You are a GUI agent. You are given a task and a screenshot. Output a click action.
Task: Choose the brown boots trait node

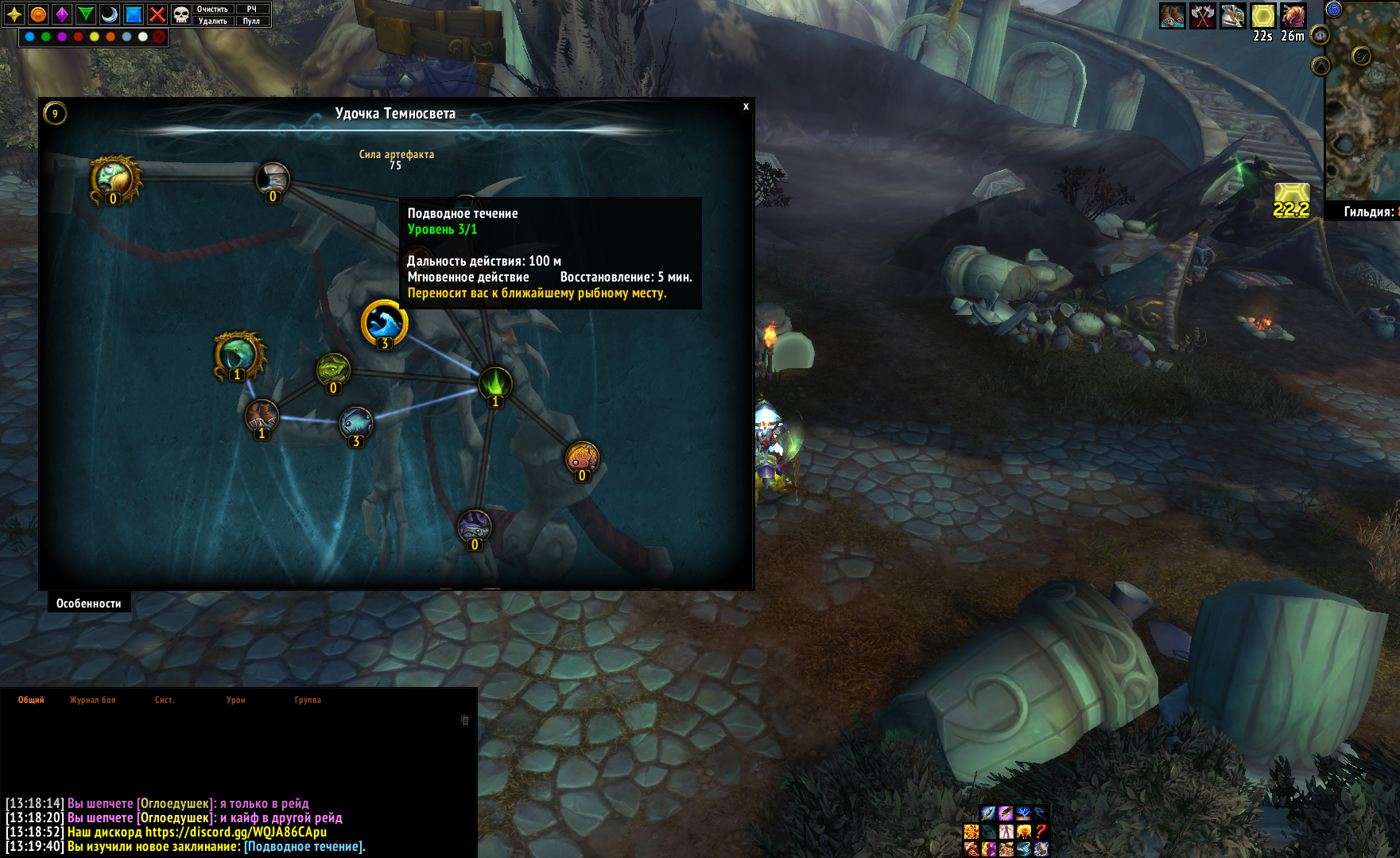tap(261, 416)
